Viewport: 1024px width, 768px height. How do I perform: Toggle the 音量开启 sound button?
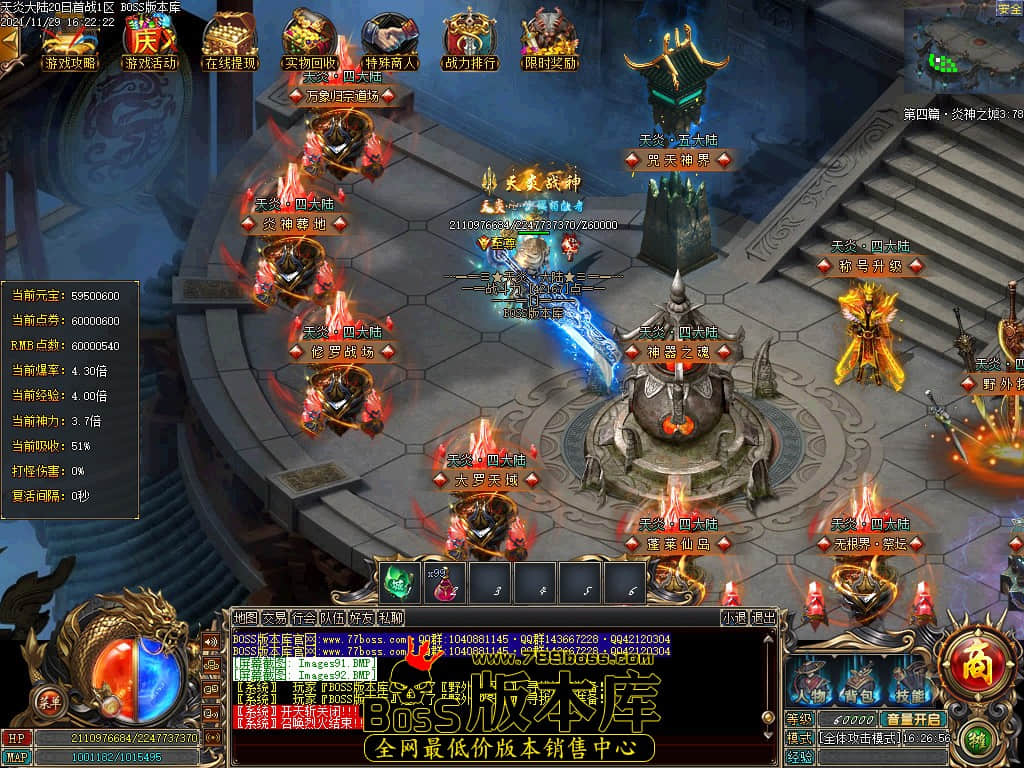pos(914,719)
